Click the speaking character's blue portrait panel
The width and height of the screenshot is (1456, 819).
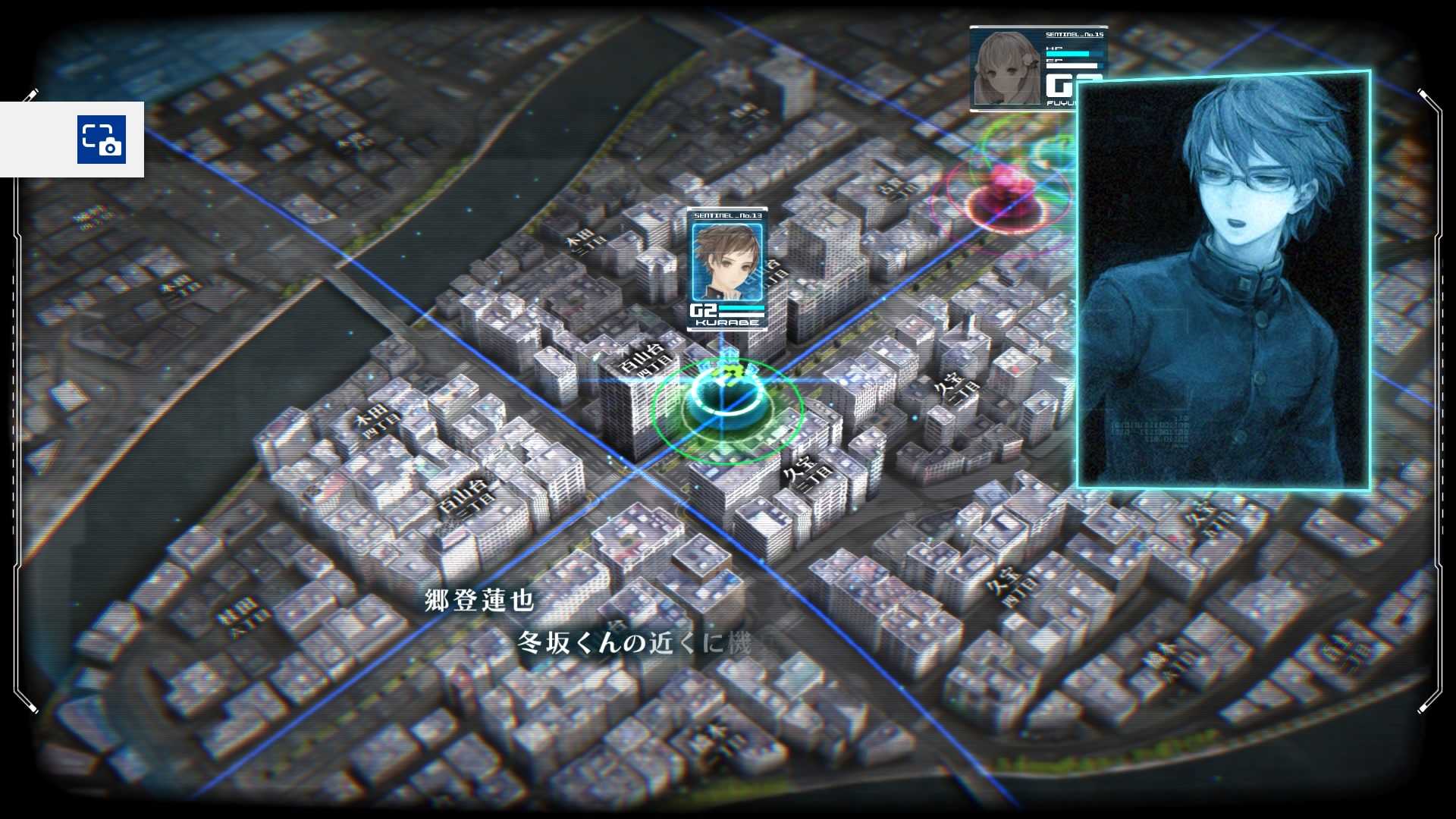pos(1223,281)
